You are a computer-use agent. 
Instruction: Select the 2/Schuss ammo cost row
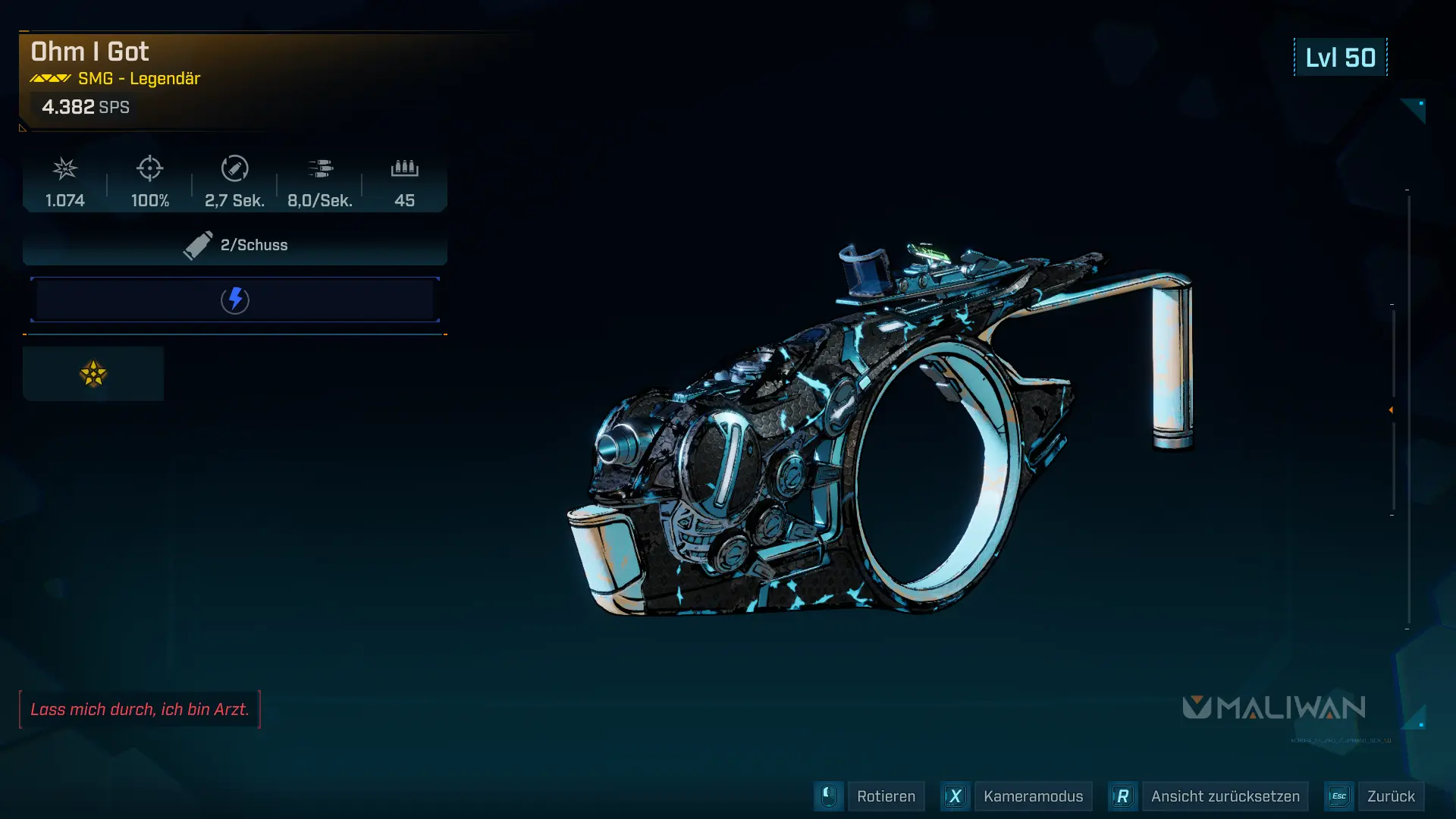point(235,245)
